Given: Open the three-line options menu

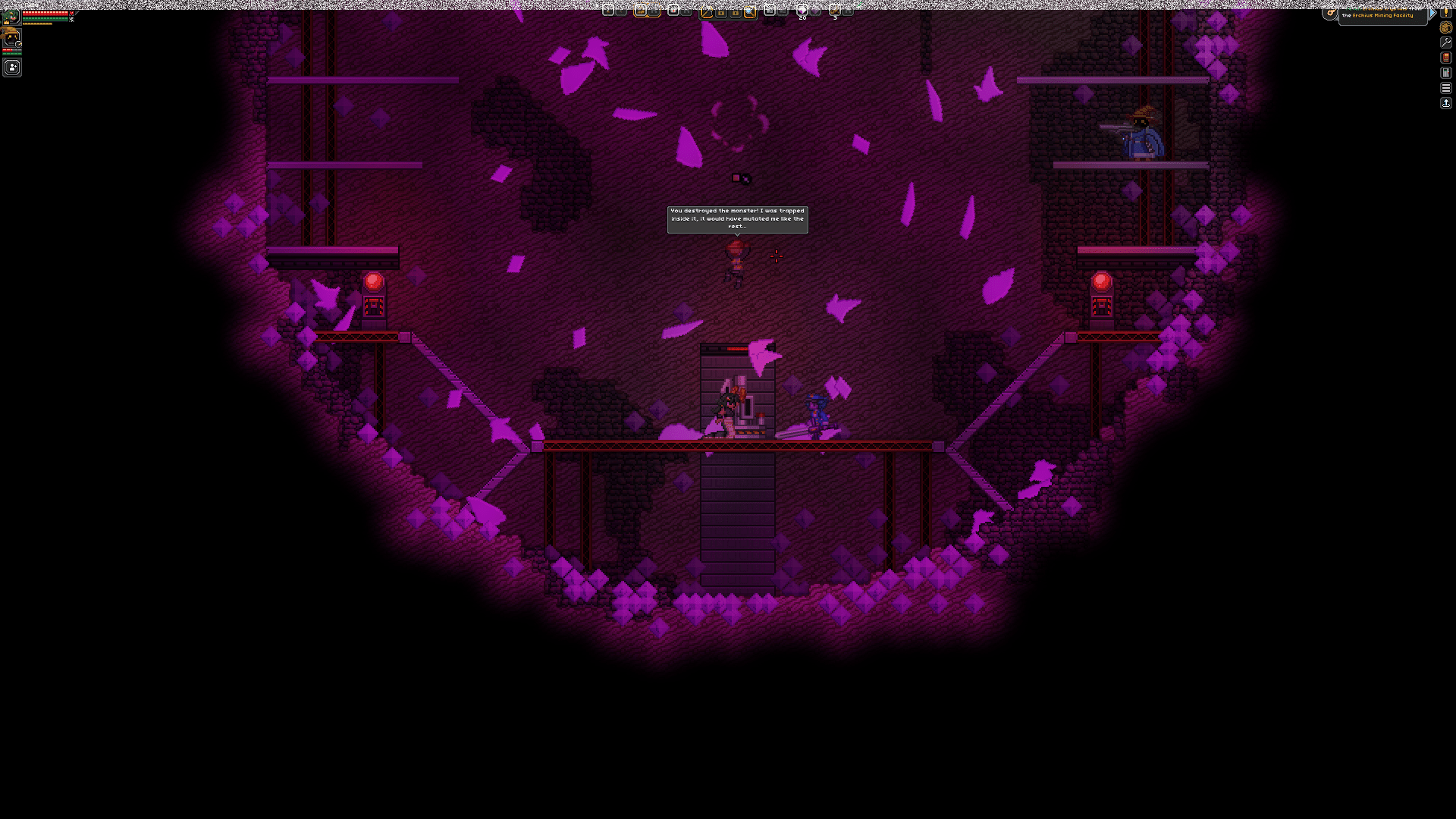Looking at the screenshot, I should click(1445, 88).
